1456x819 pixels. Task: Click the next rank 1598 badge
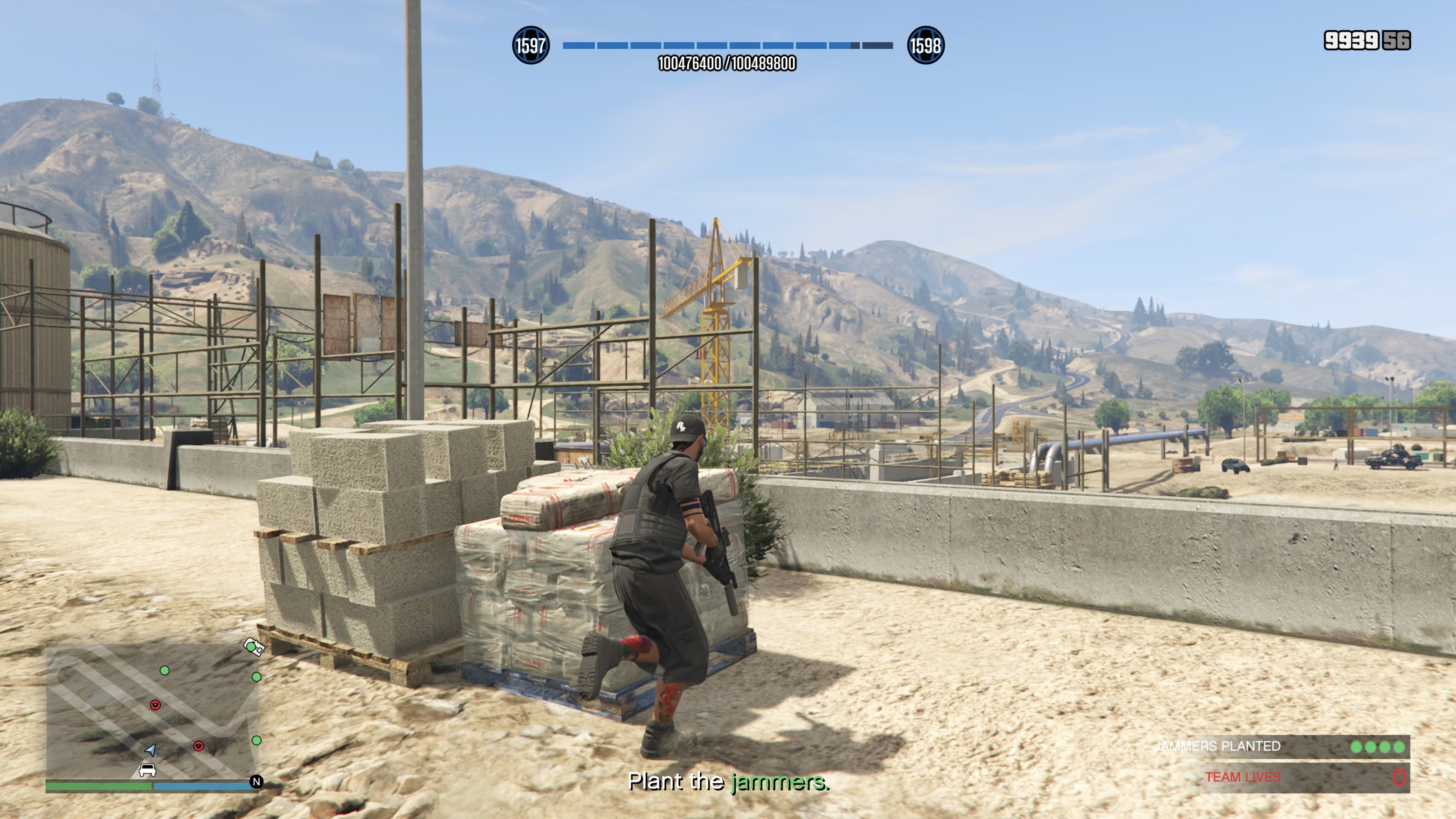click(x=925, y=45)
